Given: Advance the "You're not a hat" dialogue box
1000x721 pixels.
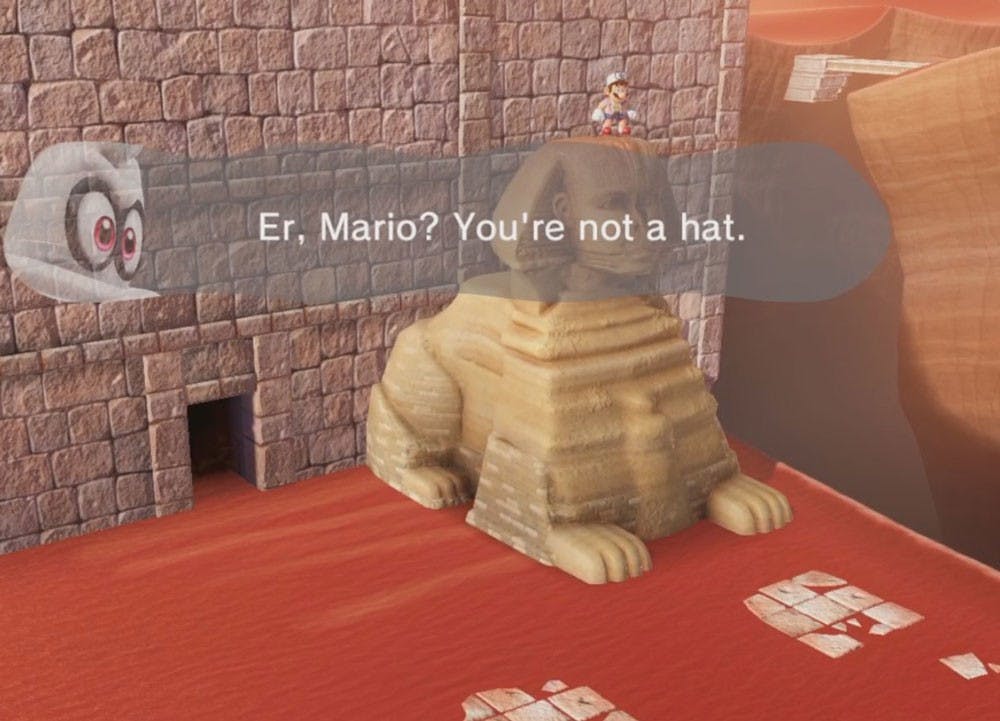Looking at the screenshot, I should [x=500, y=229].
